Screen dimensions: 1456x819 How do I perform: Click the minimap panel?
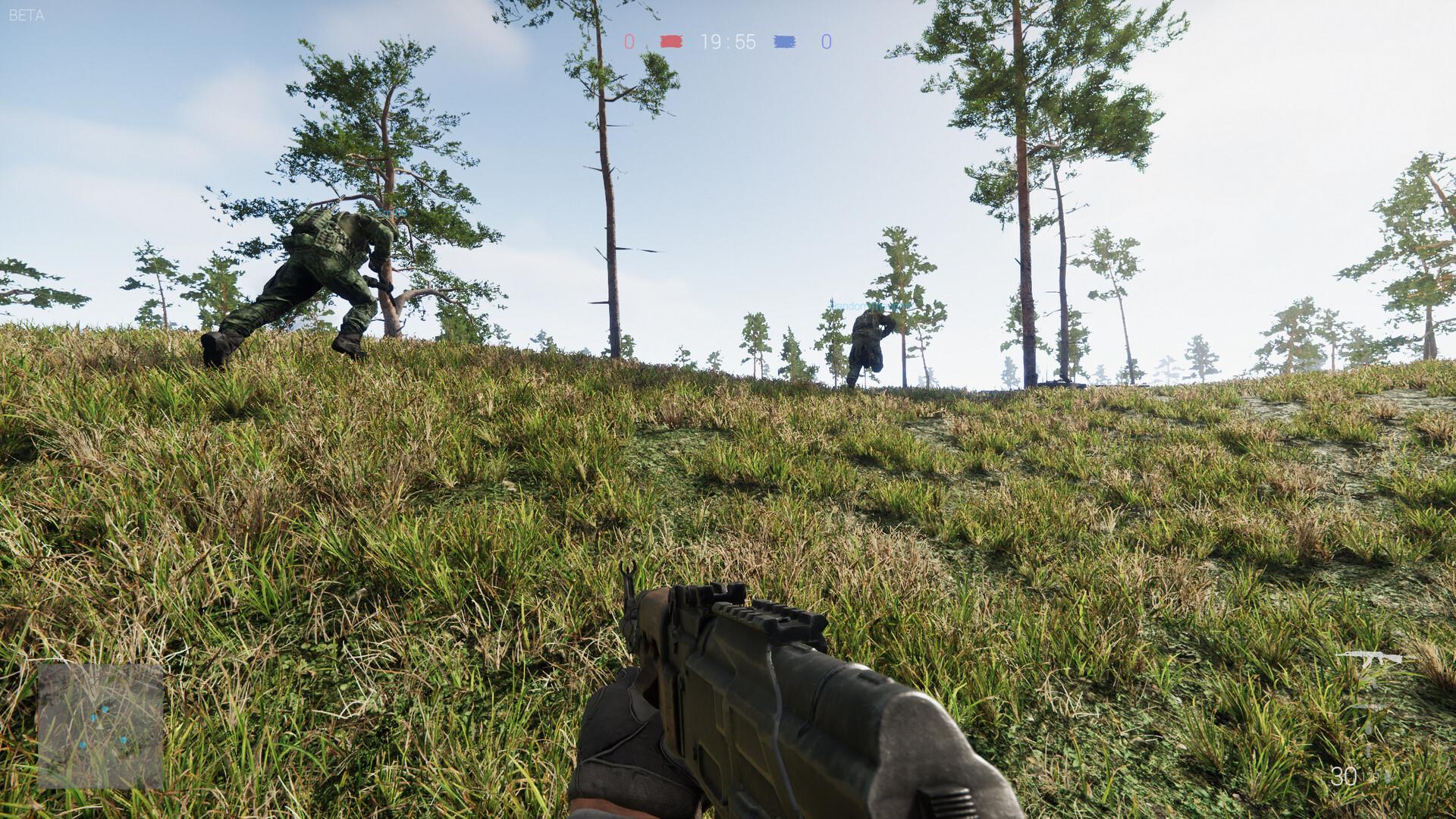pyautogui.click(x=101, y=726)
